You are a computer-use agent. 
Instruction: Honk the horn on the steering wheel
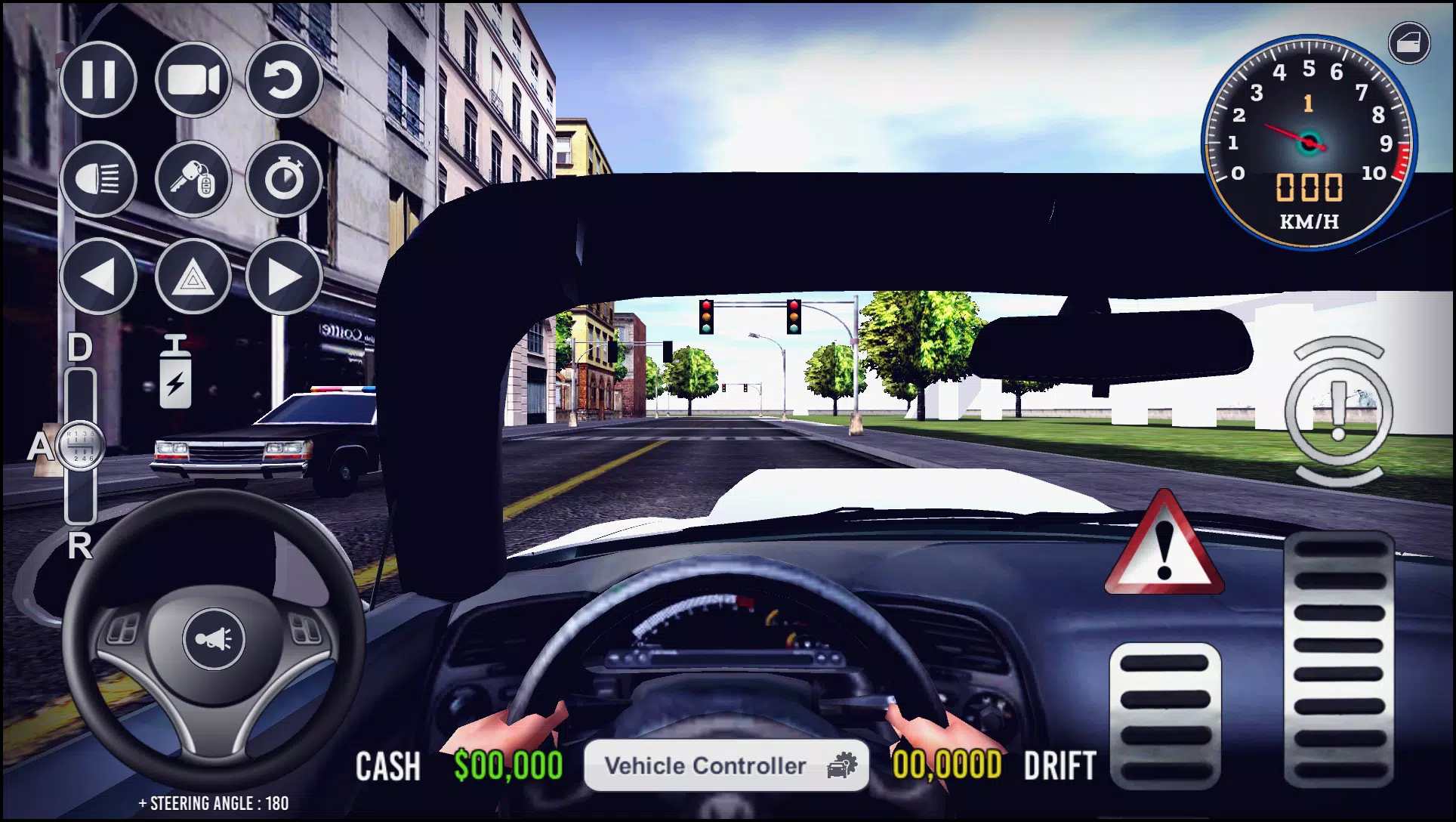click(x=215, y=636)
